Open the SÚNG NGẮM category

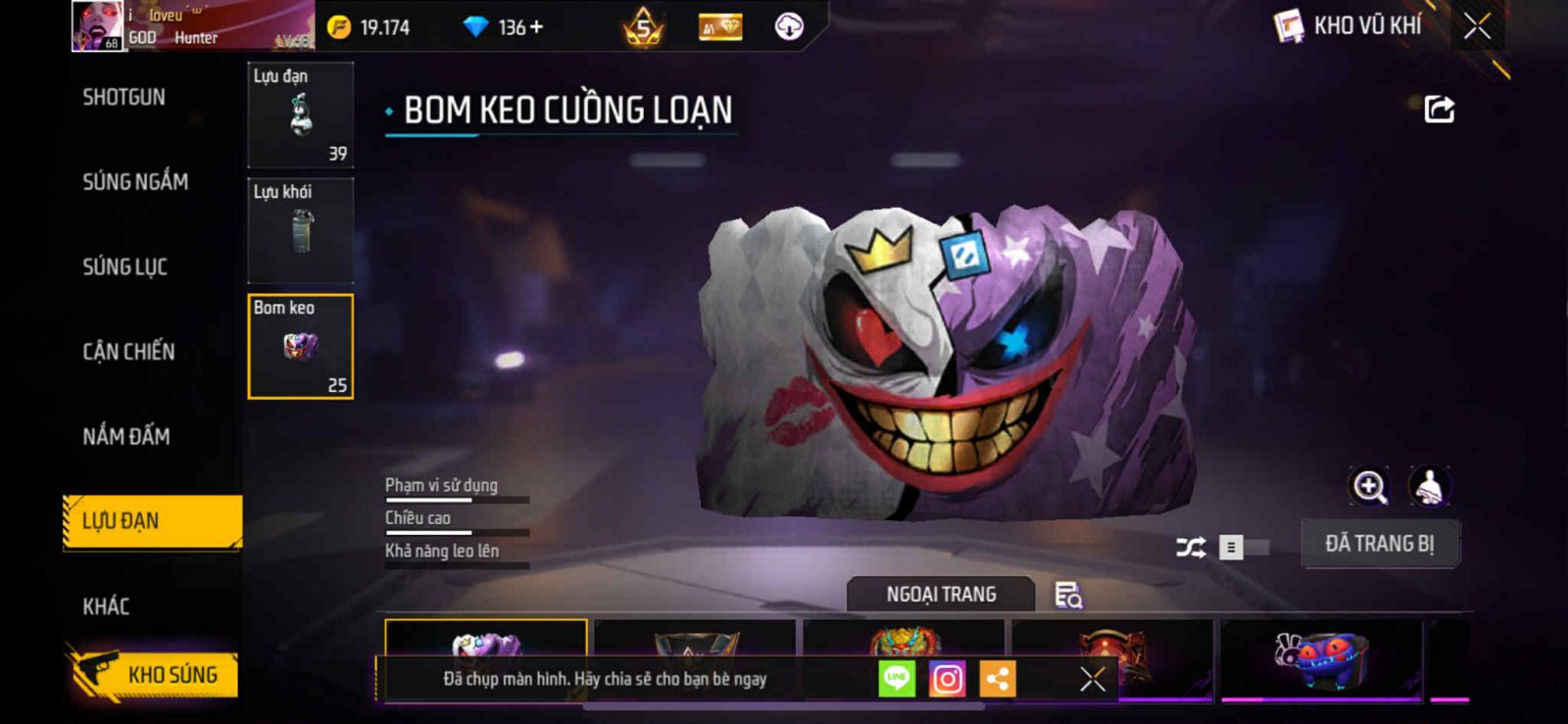[135, 181]
